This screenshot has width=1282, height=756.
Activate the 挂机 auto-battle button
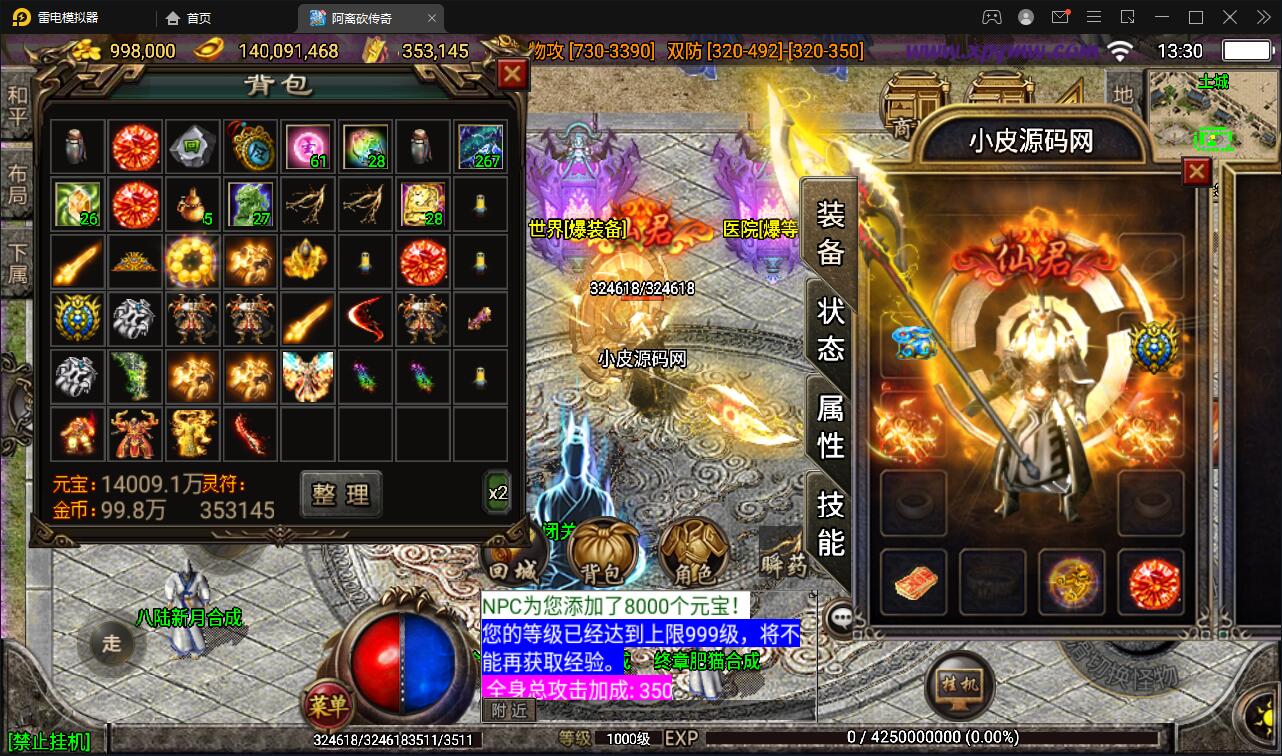(958, 684)
